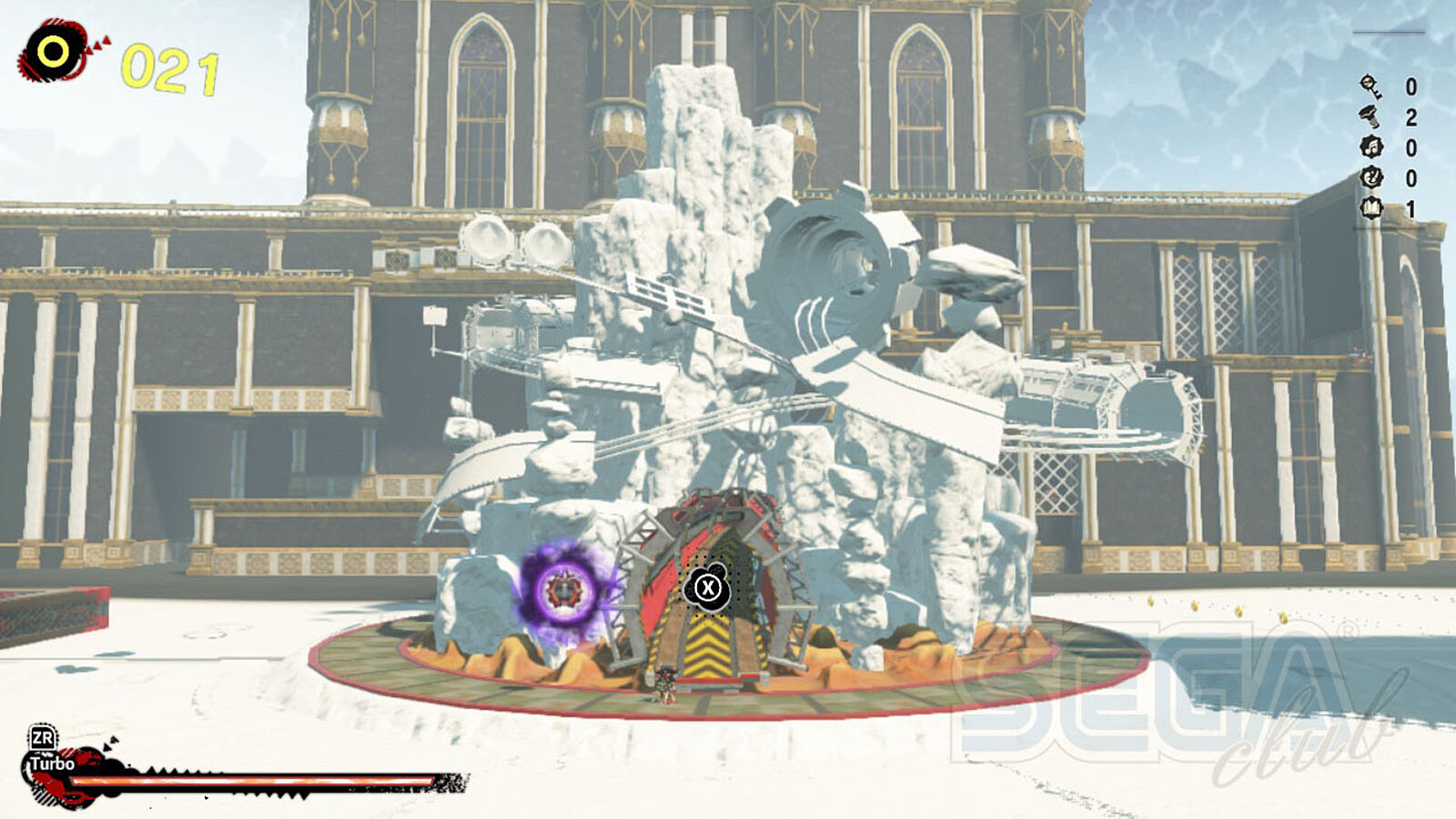
Task: Select the key collectible icon
Action: tap(1370, 86)
